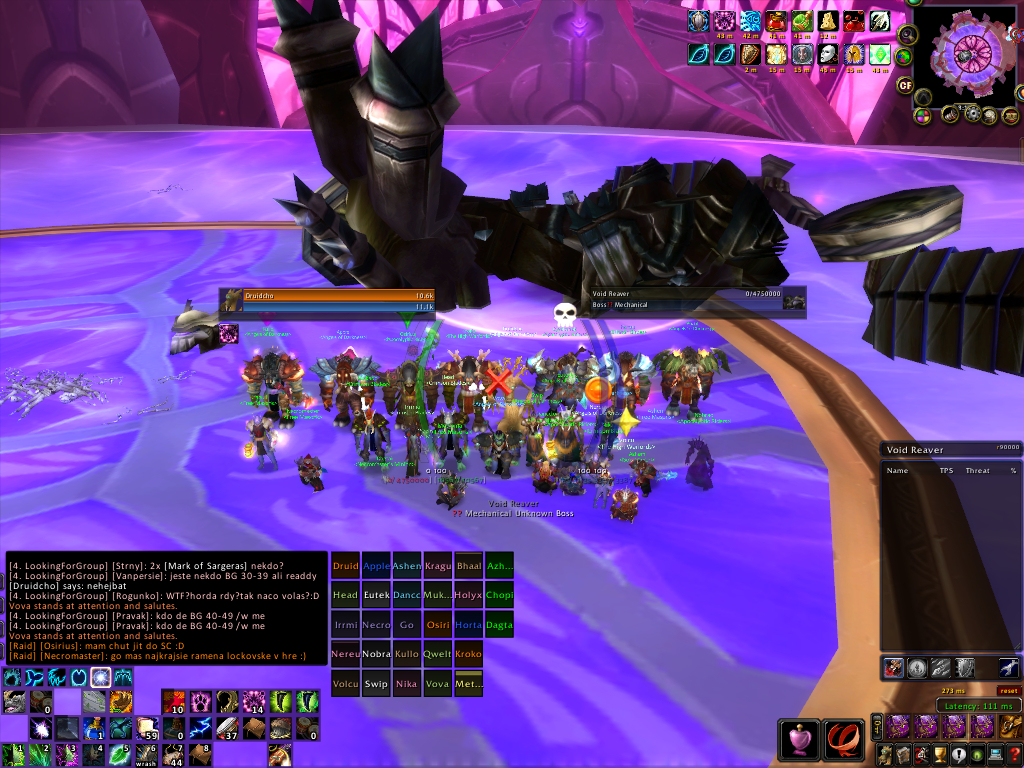Select the Osiri raid frame
Image resolution: width=1024 pixels, height=768 pixels.
437,624
